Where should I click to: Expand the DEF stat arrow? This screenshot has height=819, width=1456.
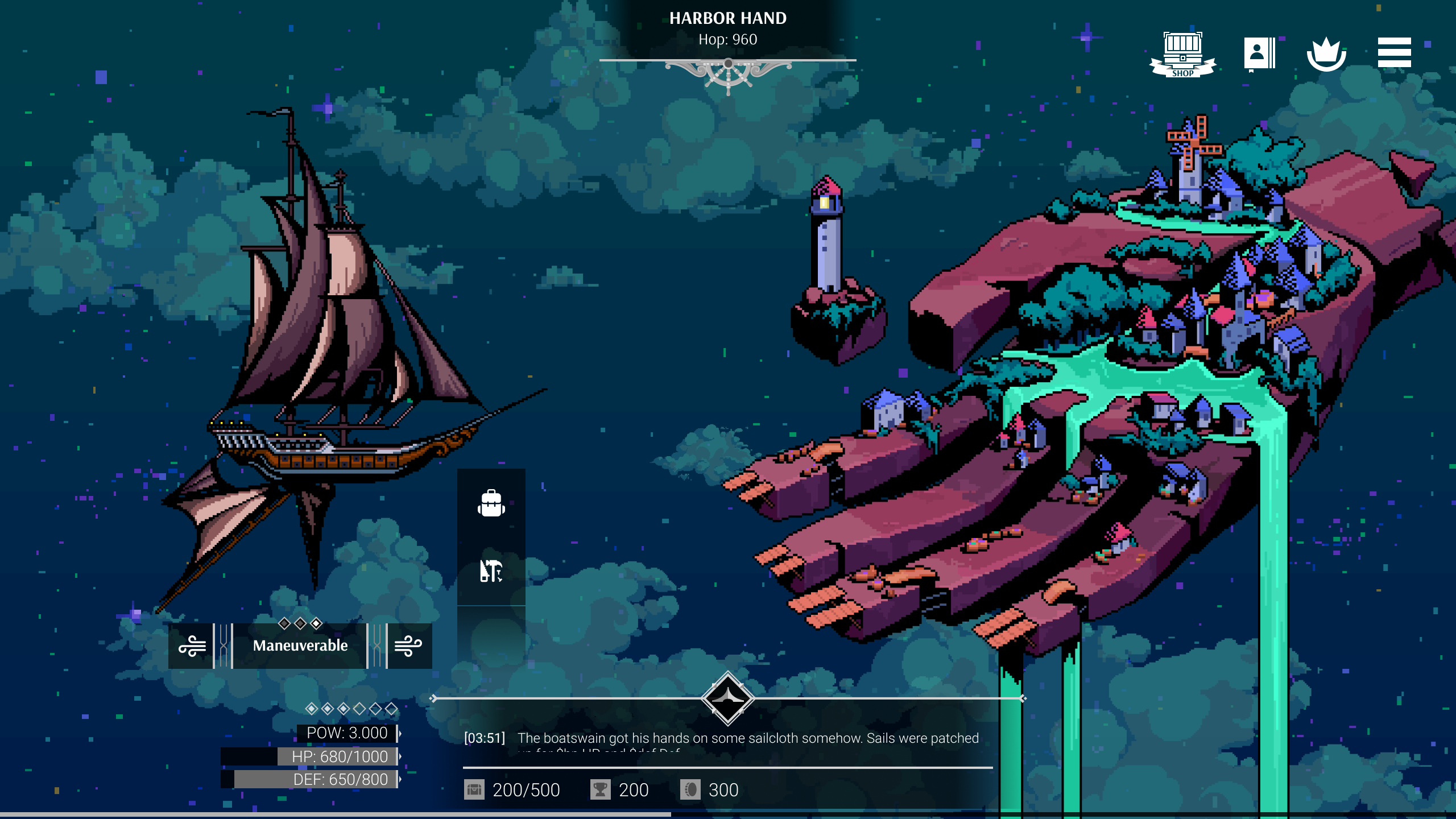[x=399, y=779]
